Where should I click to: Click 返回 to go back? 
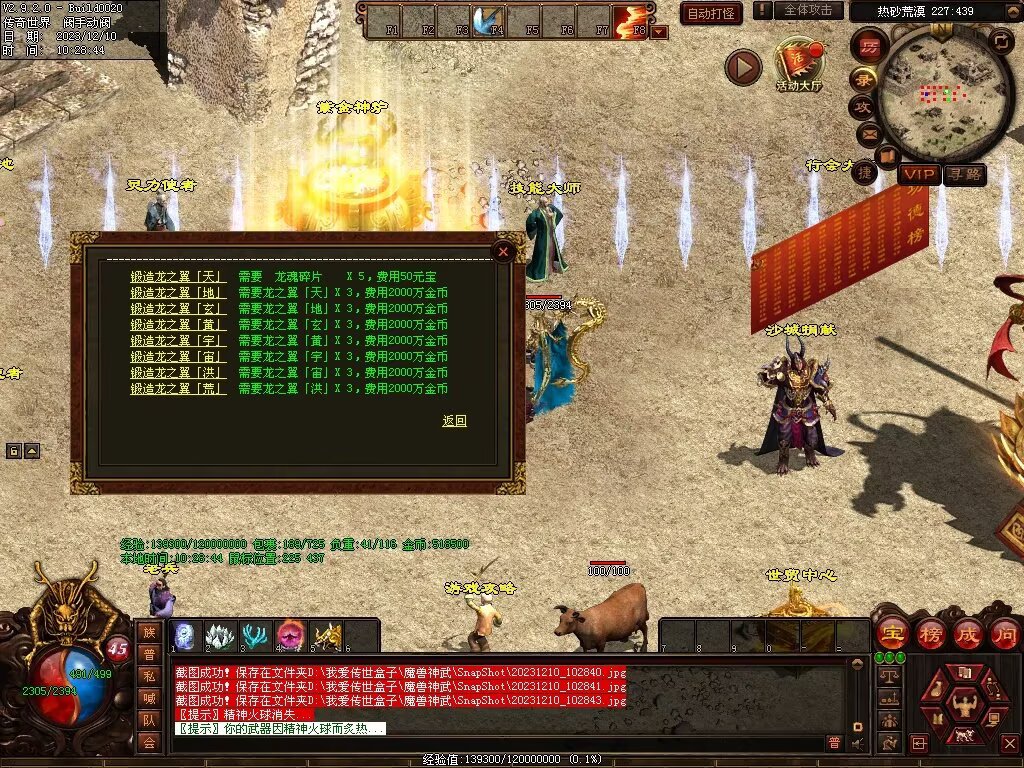coord(454,421)
